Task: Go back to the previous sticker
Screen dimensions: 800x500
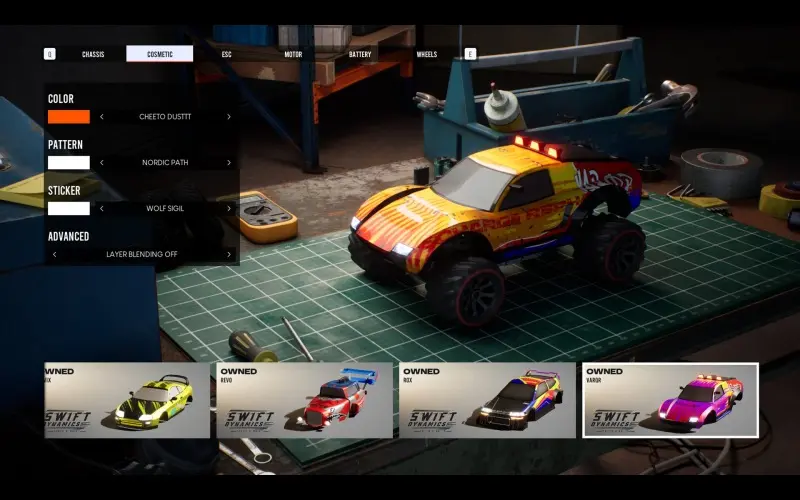Action: [101, 209]
